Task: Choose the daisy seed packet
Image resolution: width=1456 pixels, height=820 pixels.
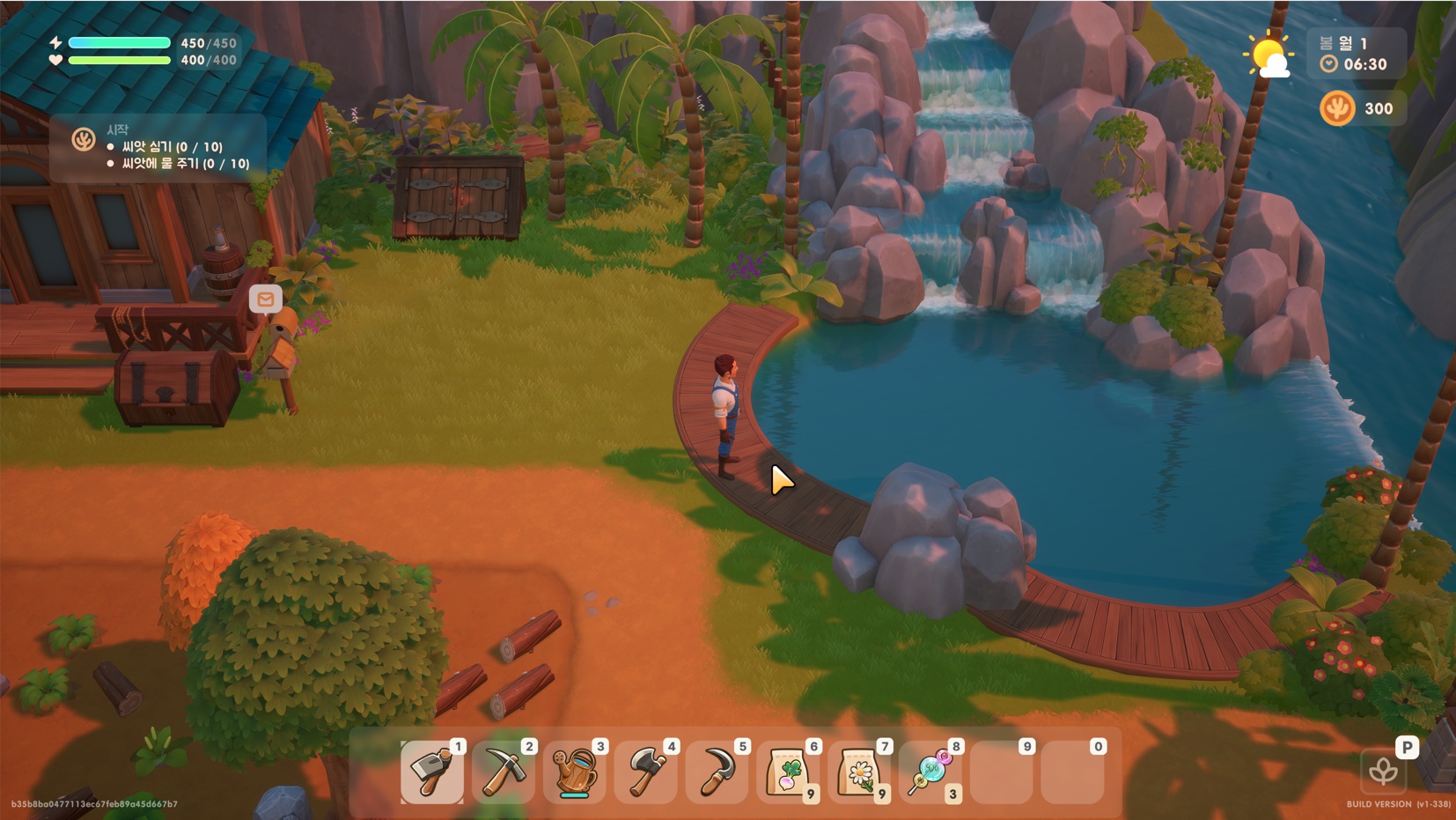Action: pos(859,772)
